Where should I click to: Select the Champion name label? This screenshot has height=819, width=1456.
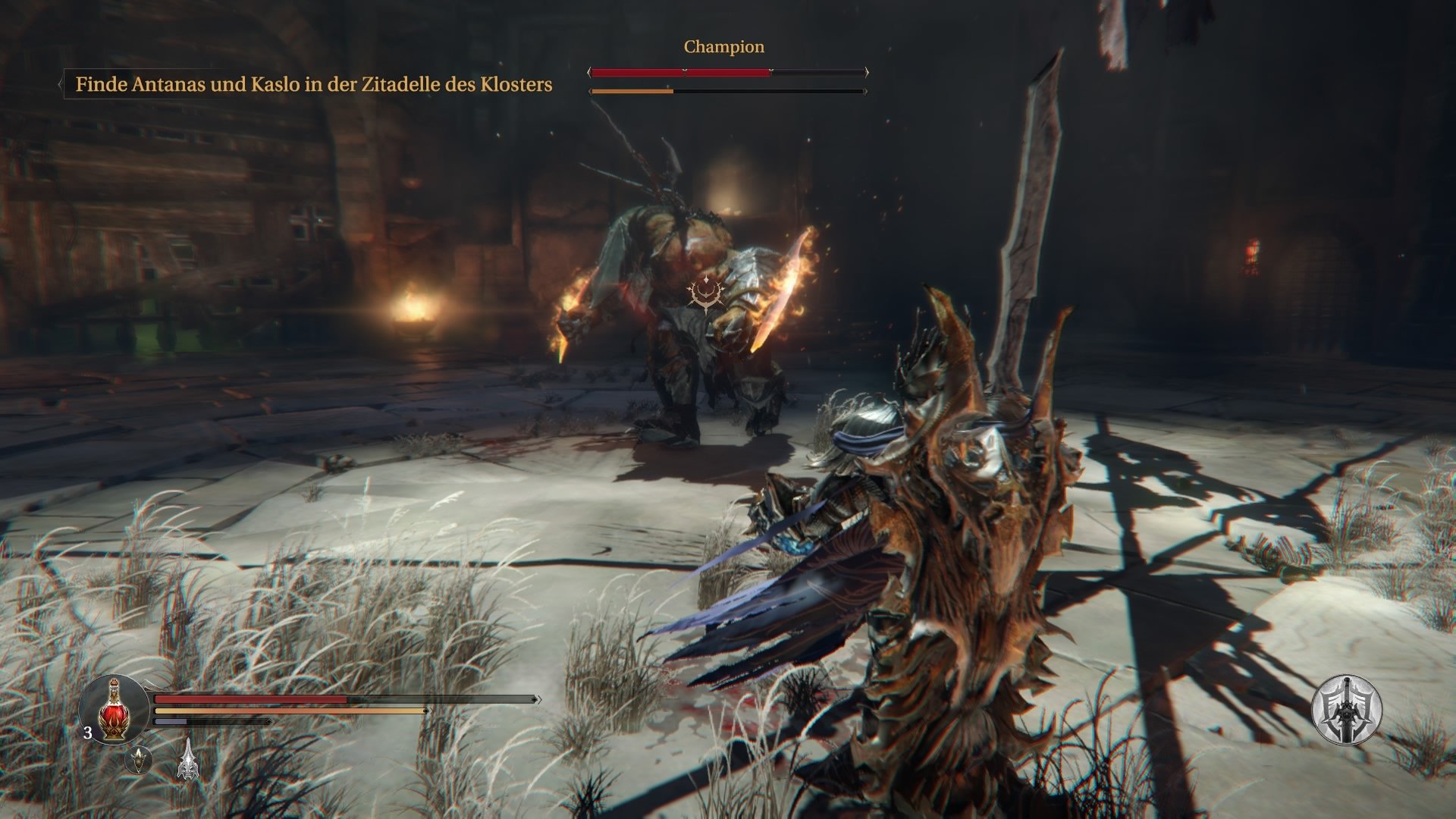[723, 46]
